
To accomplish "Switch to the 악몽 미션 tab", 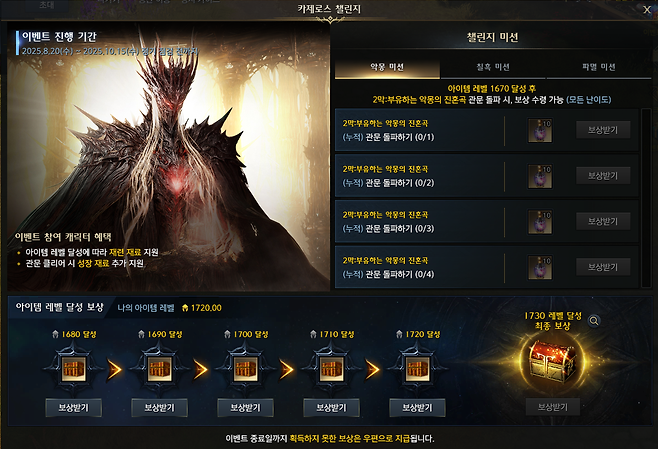I will (x=385, y=67).
